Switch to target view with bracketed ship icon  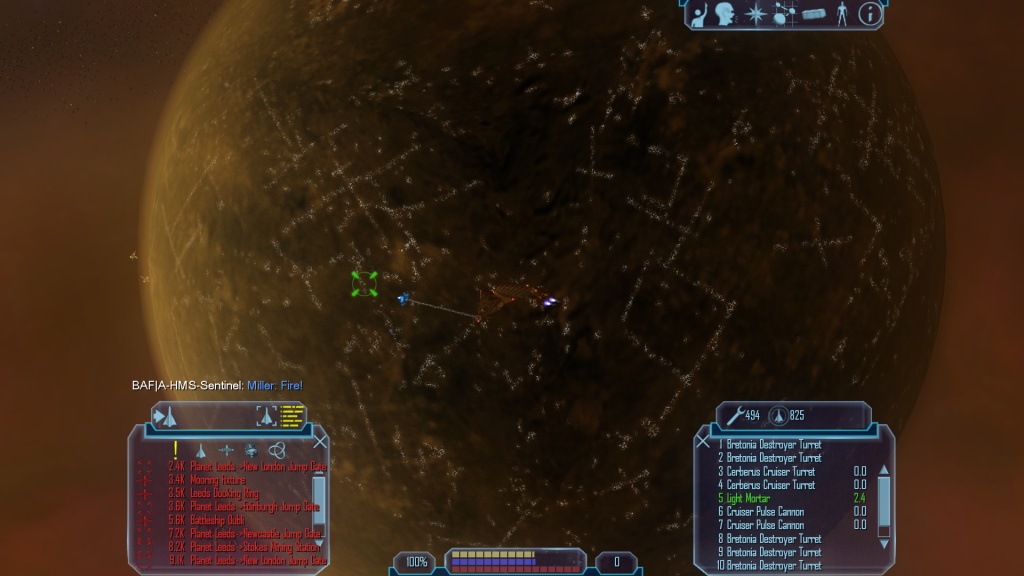click(x=266, y=415)
